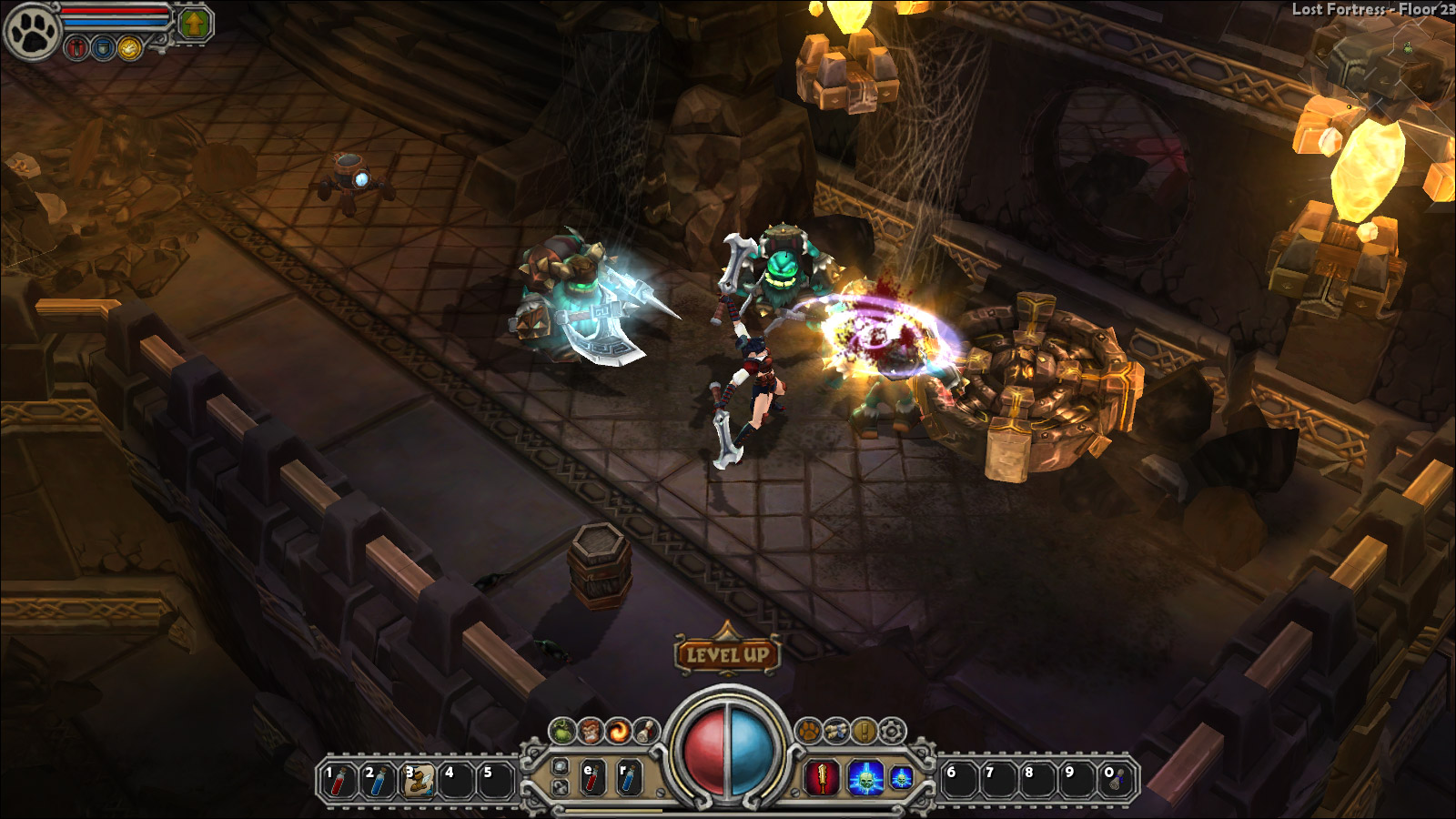Drink the quick mana potion marked r
The height and width of the screenshot is (819, 1456).
629,778
